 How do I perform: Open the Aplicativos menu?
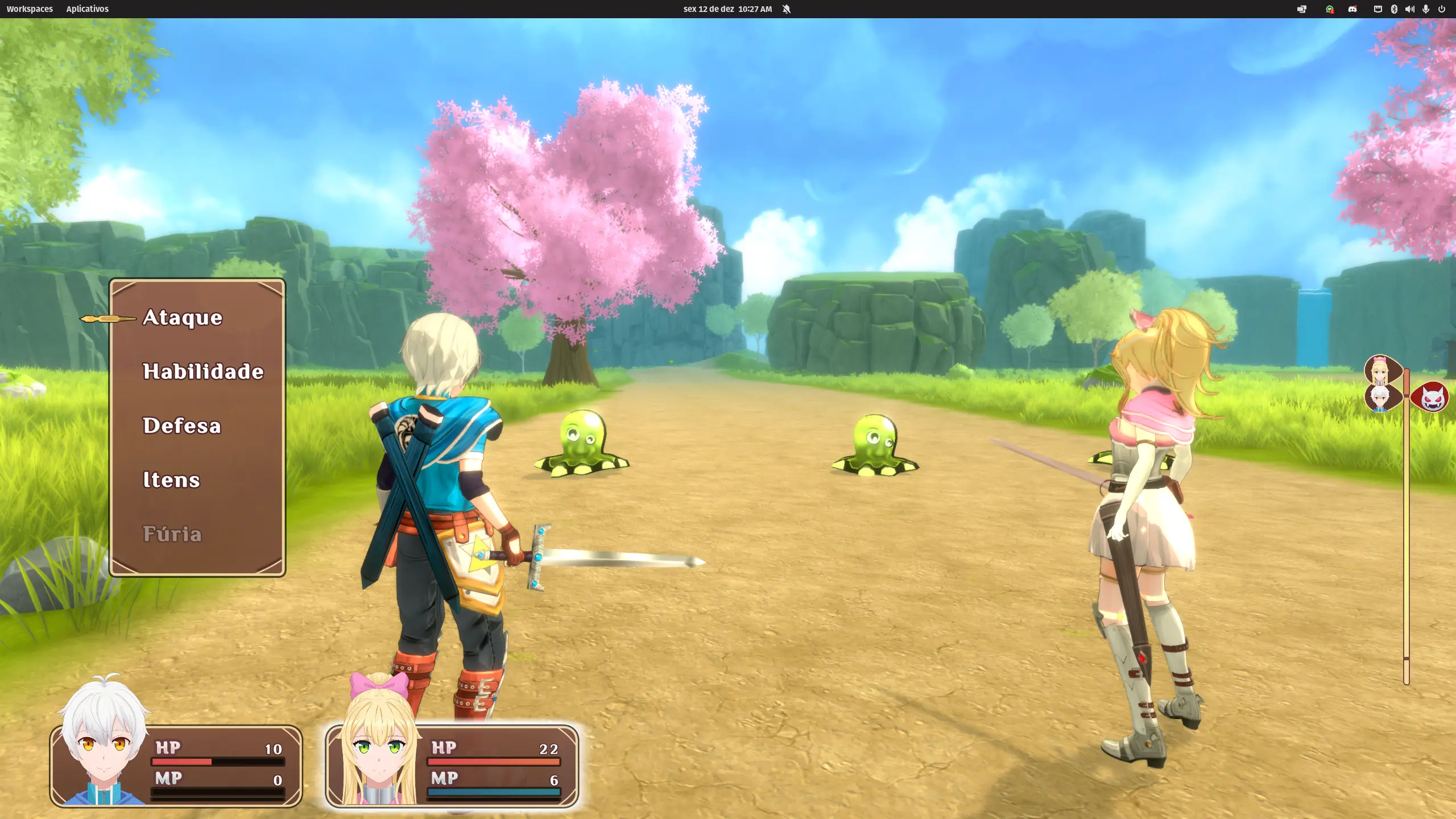coord(87,9)
